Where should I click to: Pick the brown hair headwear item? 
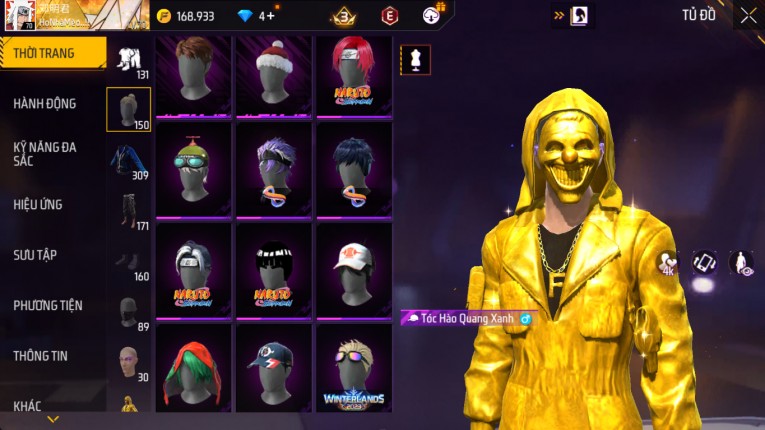[x=194, y=75]
